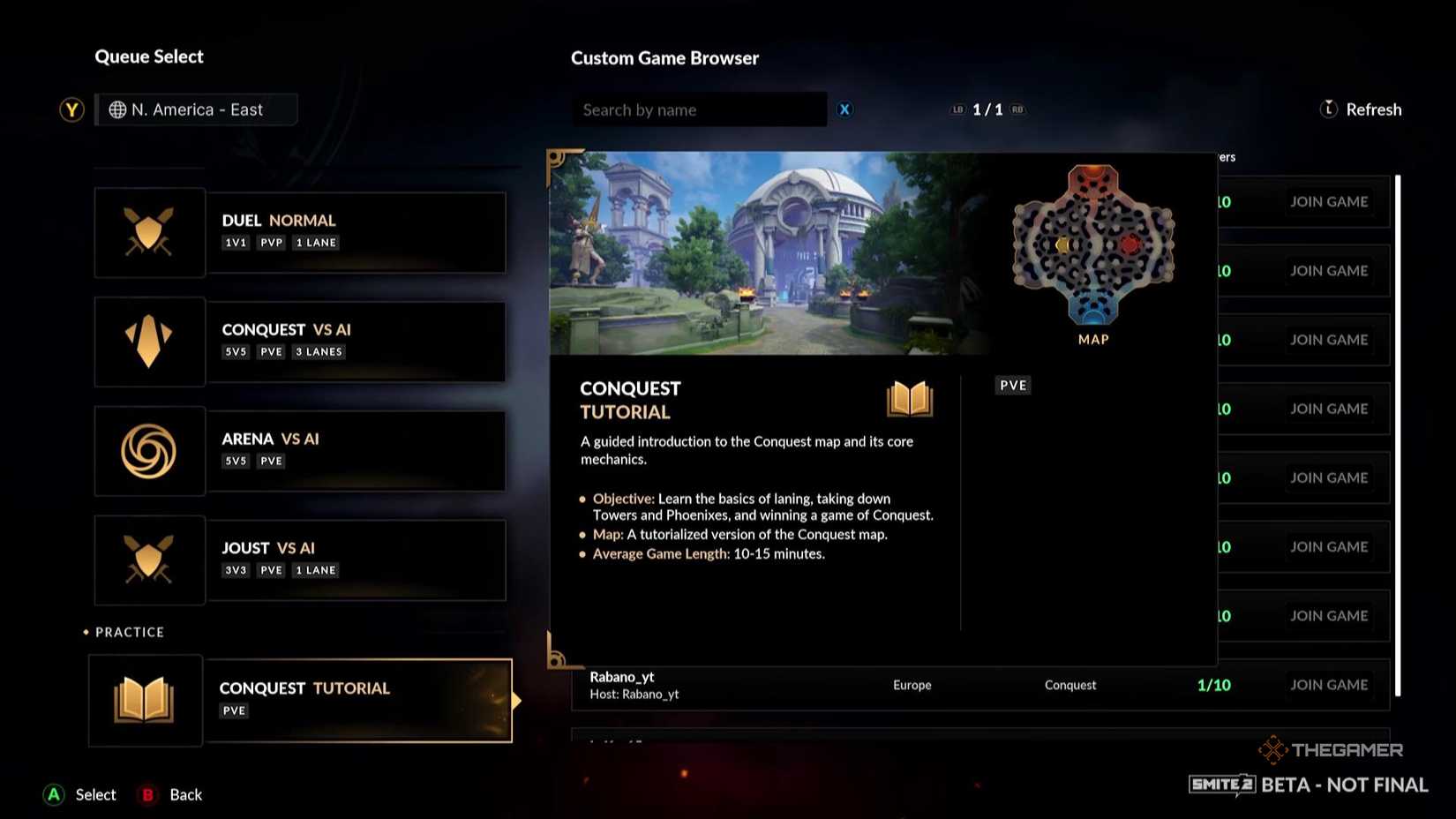Select the Duel crossed-swords mode icon
1456x819 pixels.
click(148, 232)
